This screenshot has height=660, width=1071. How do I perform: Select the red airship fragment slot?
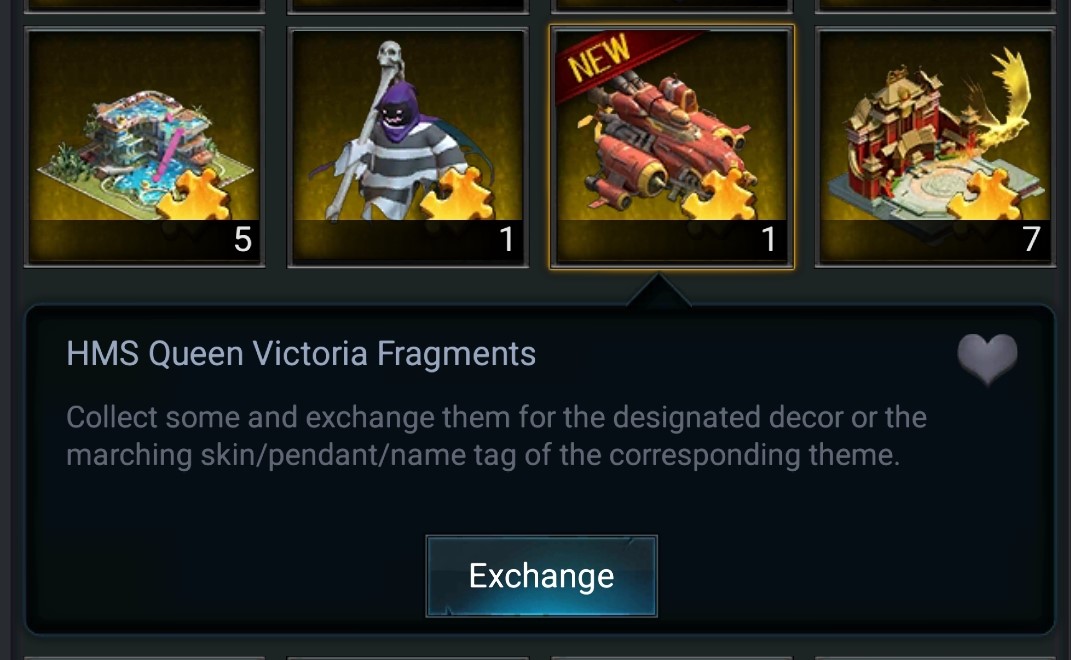pyautogui.click(x=671, y=147)
